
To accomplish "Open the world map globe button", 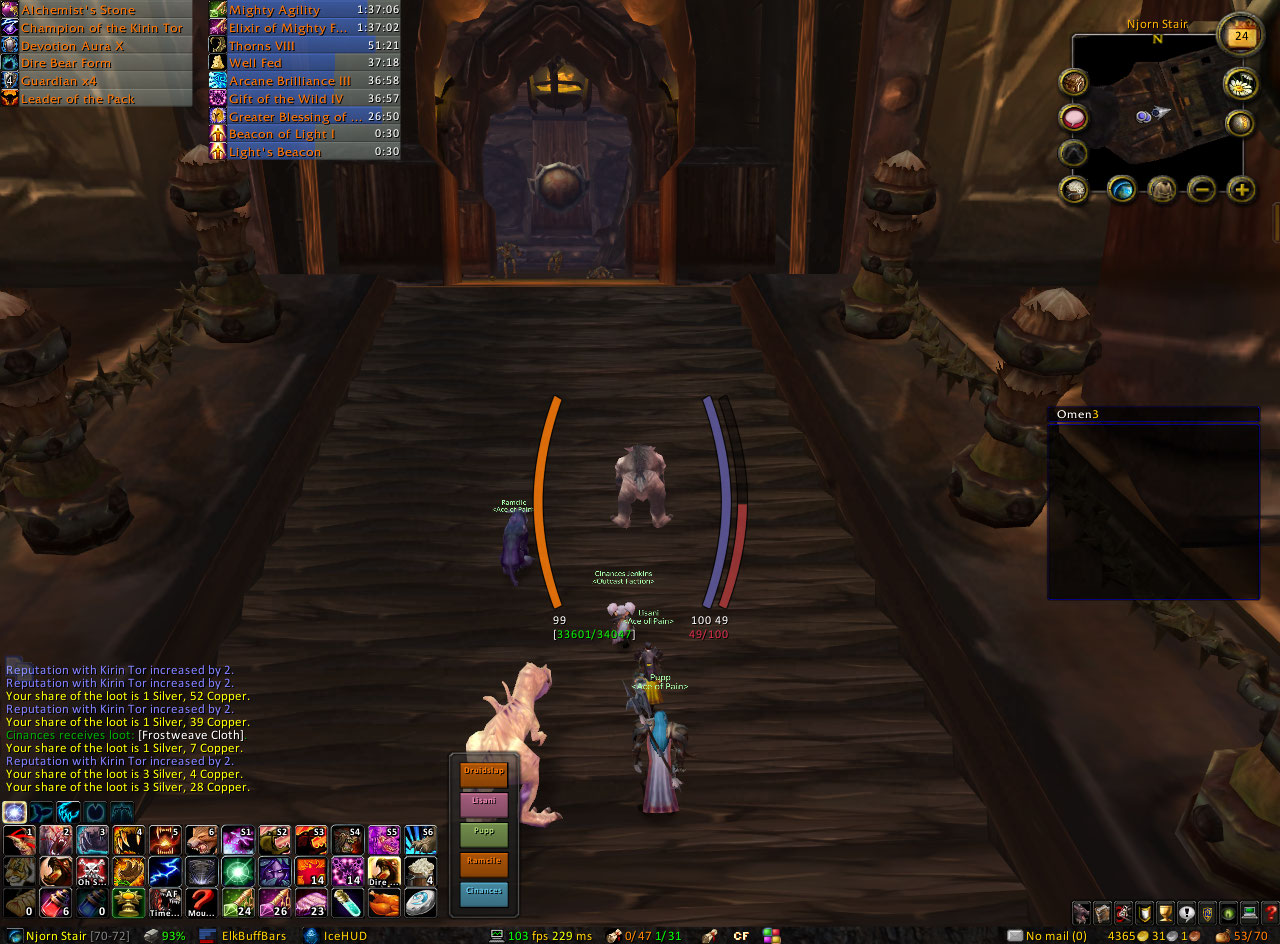I will [1121, 188].
